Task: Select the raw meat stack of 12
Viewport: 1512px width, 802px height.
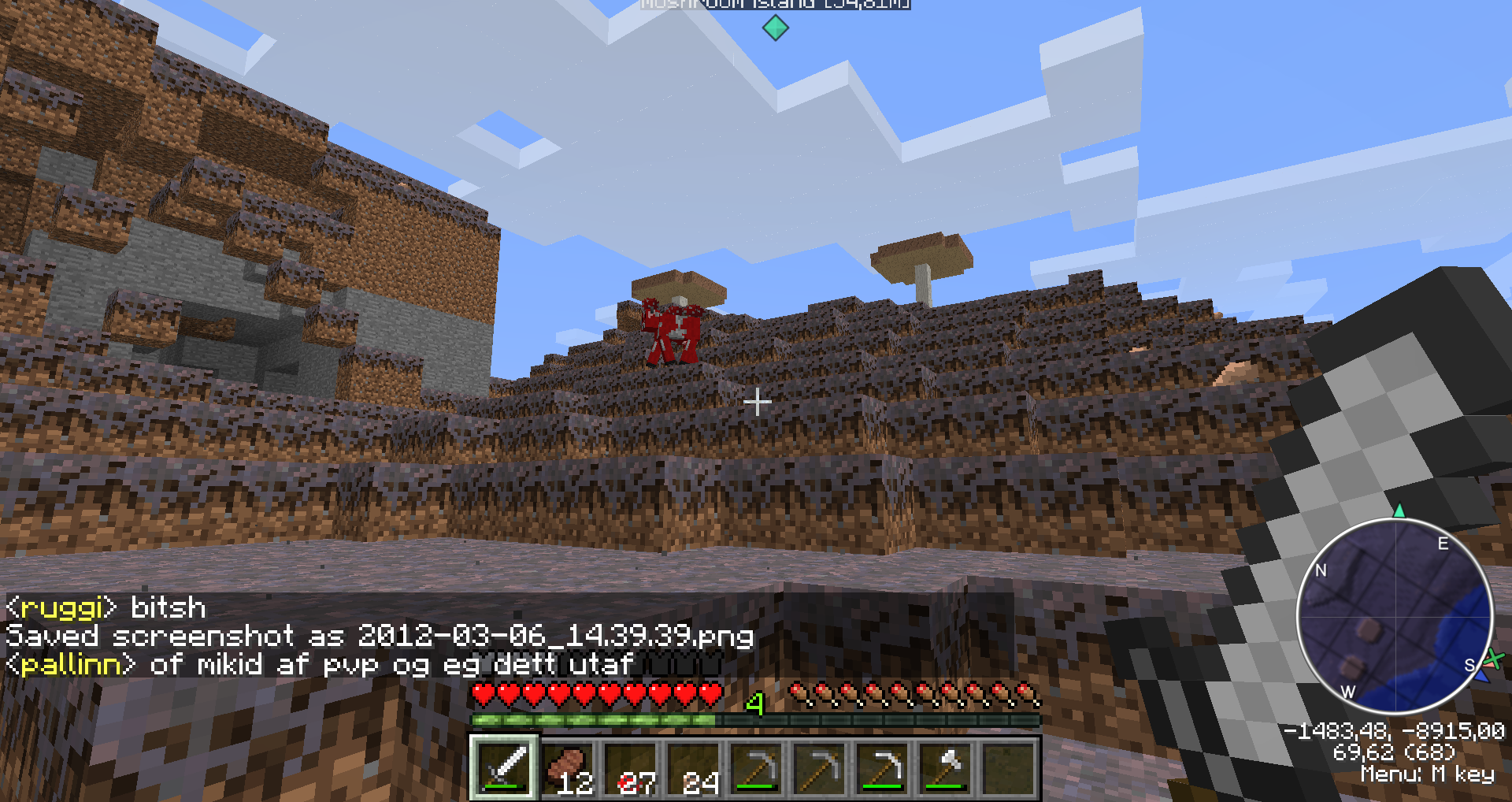Action: (568, 767)
